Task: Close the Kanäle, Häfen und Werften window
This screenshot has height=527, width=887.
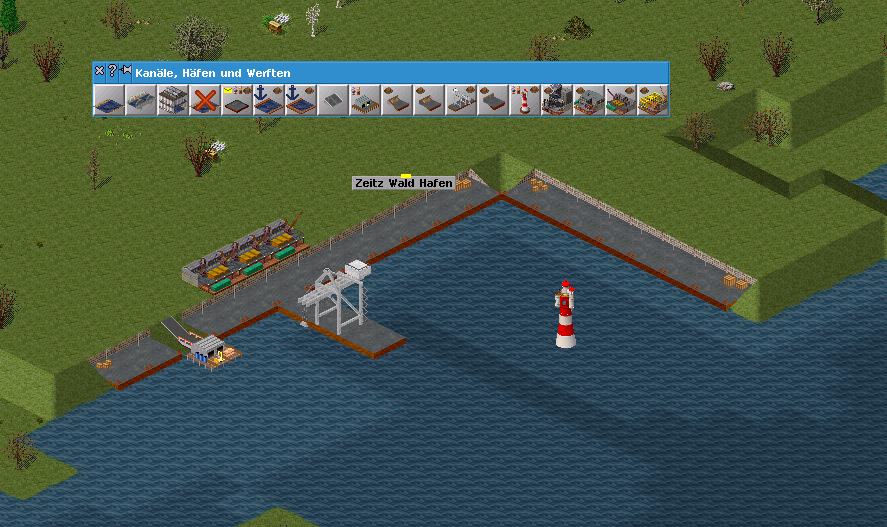Action: click(x=99, y=71)
